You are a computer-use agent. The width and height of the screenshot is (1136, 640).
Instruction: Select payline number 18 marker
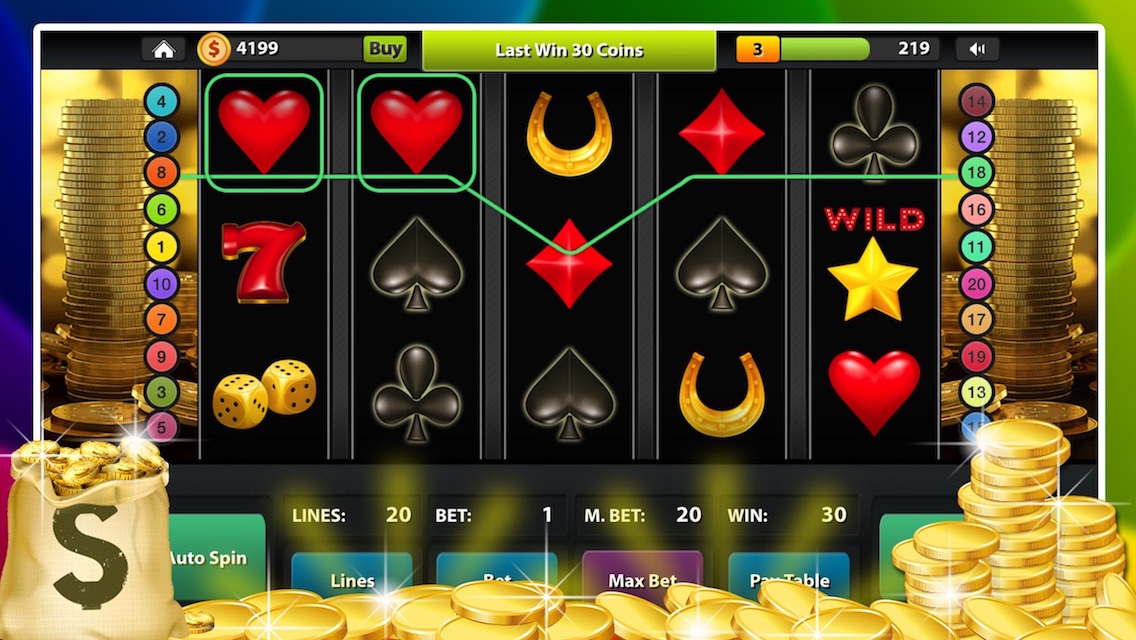976,172
